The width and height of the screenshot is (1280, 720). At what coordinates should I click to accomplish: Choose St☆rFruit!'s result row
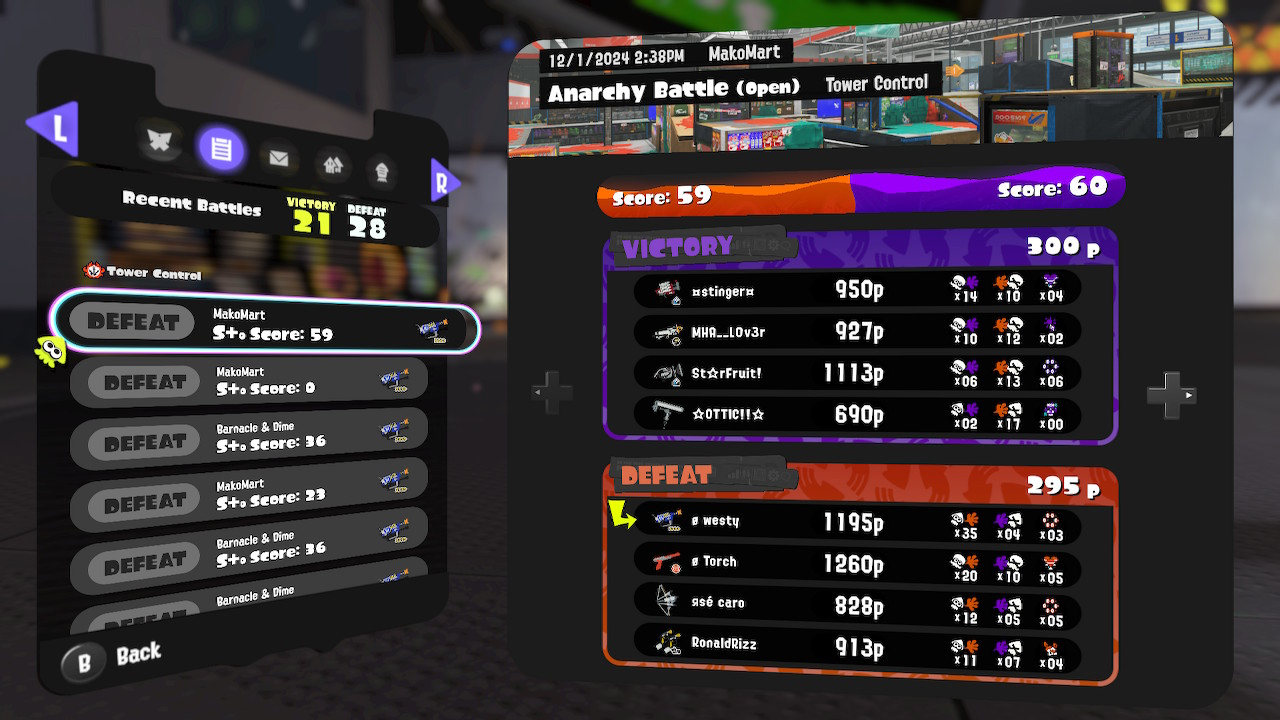857,373
